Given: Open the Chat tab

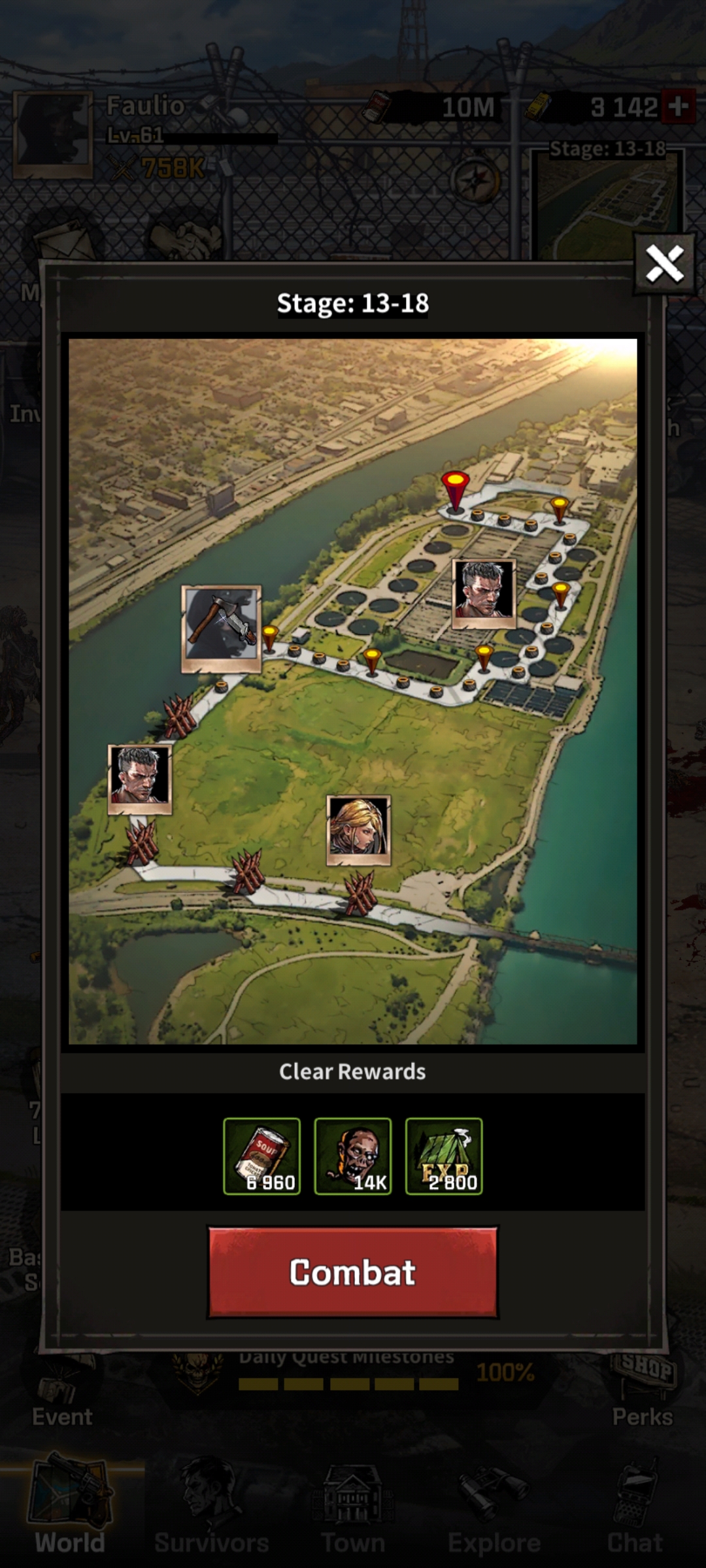Looking at the screenshot, I should point(635,1509).
